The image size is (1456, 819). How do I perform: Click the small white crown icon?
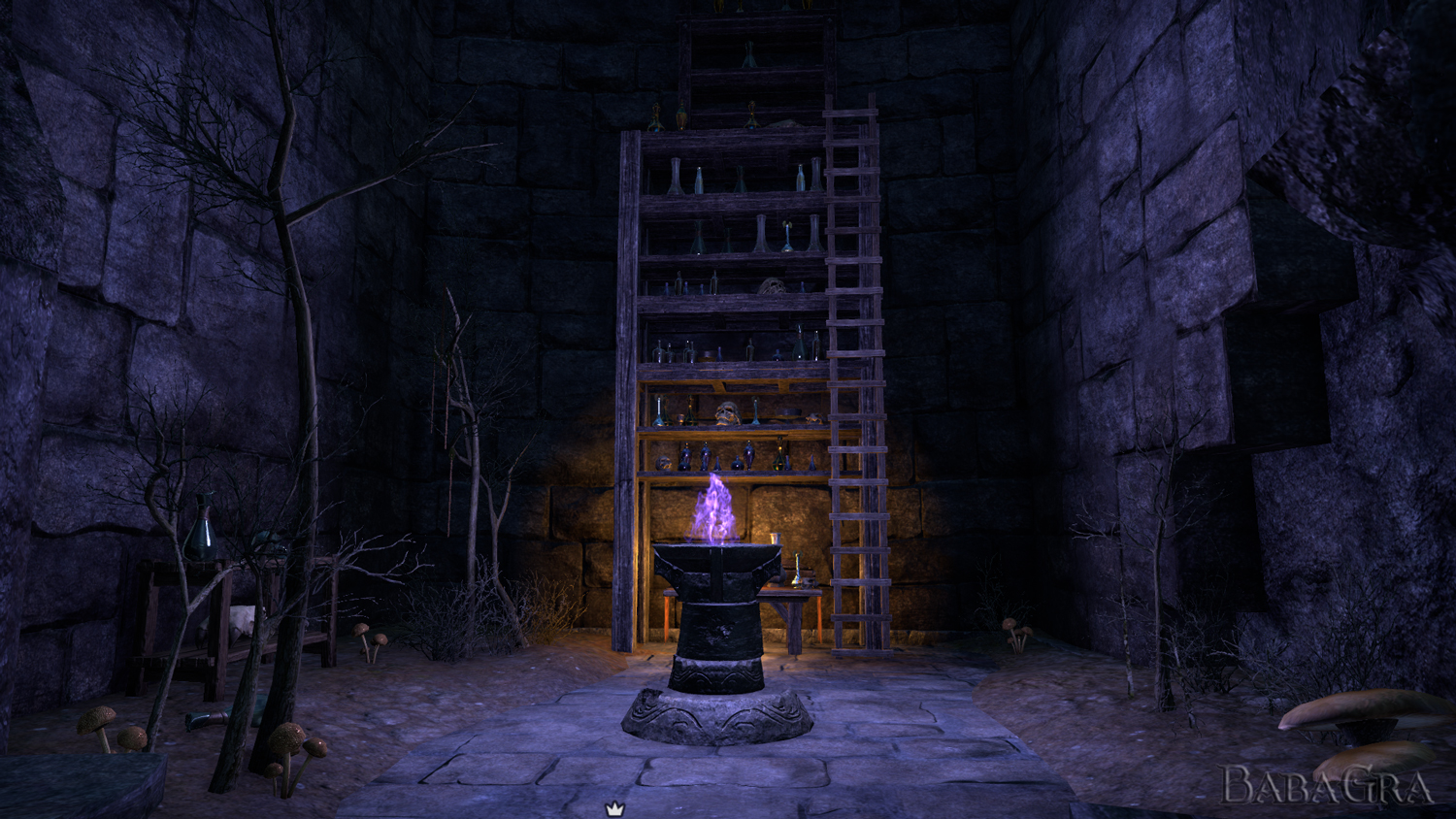point(614,808)
